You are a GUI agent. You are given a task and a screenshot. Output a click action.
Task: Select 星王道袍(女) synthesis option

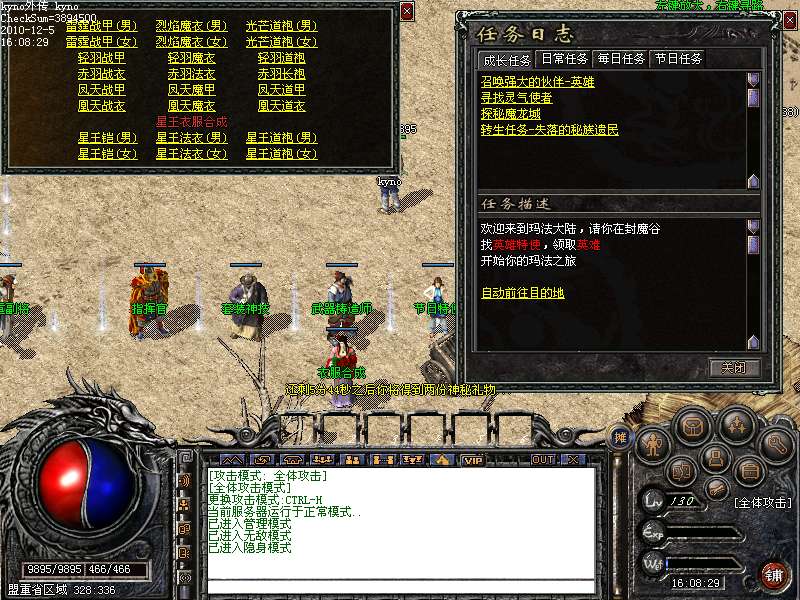pyautogui.click(x=281, y=154)
